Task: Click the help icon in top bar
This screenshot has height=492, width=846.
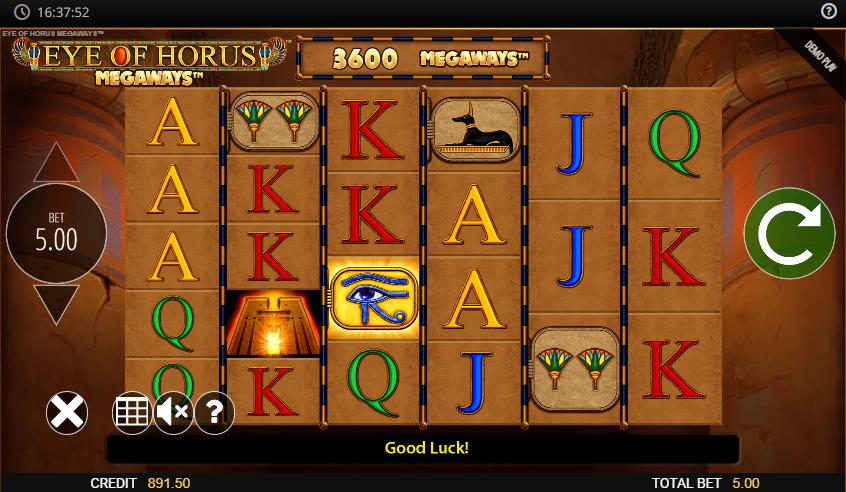Action: pyautogui.click(x=829, y=11)
